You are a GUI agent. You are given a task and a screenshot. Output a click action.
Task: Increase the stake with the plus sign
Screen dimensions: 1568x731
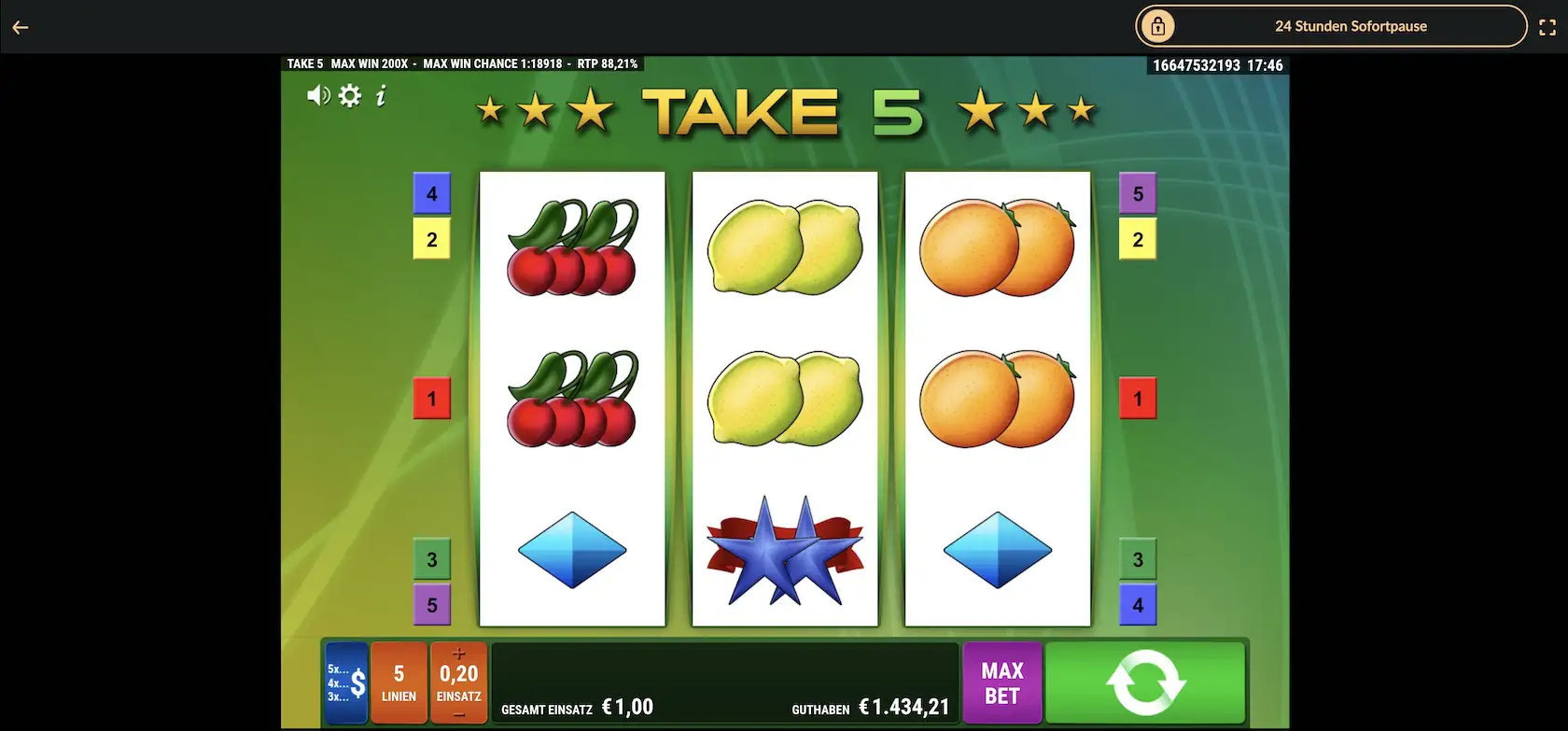pyautogui.click(x=458, y=655)
